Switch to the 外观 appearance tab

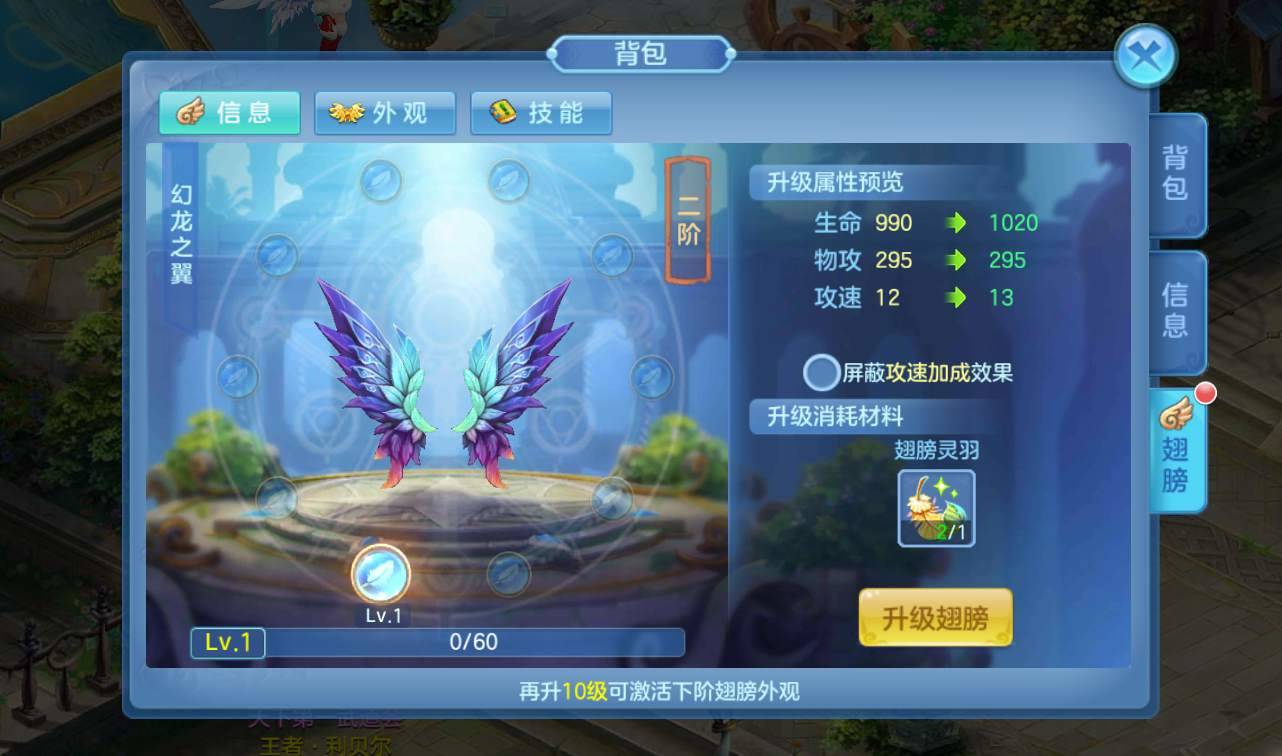385,113
